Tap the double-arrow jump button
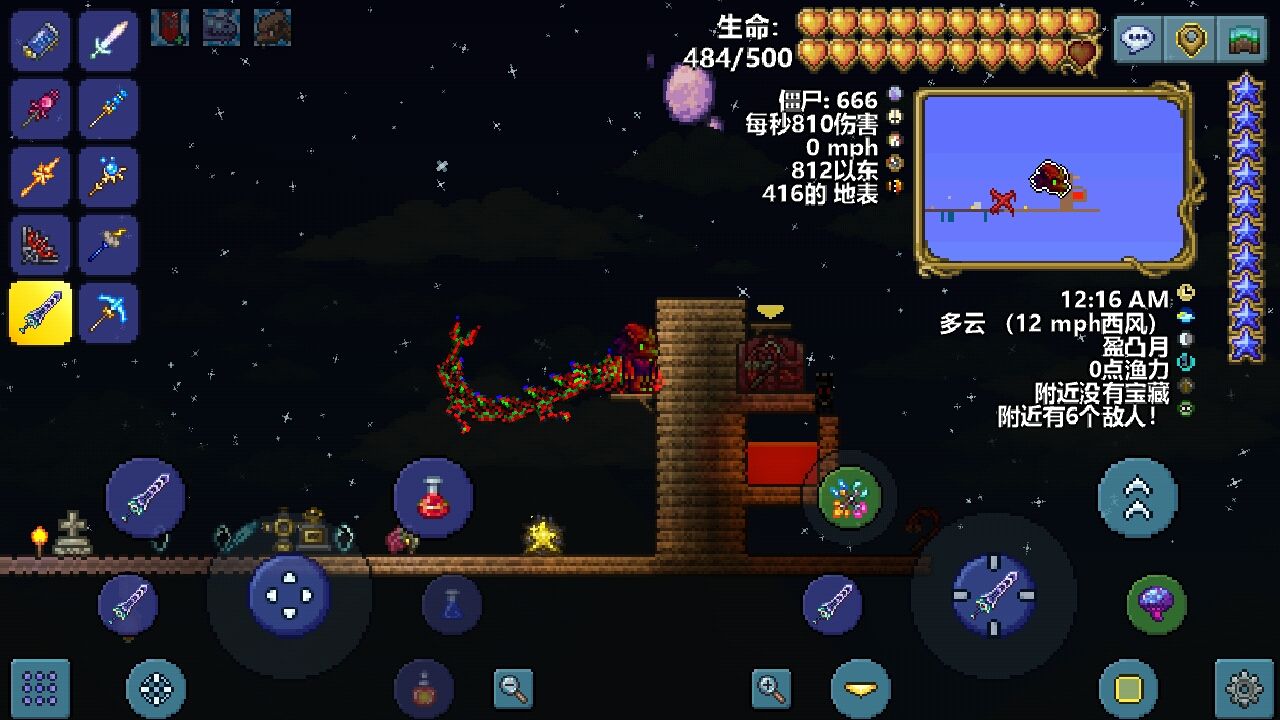 (x=1137, y=498)
